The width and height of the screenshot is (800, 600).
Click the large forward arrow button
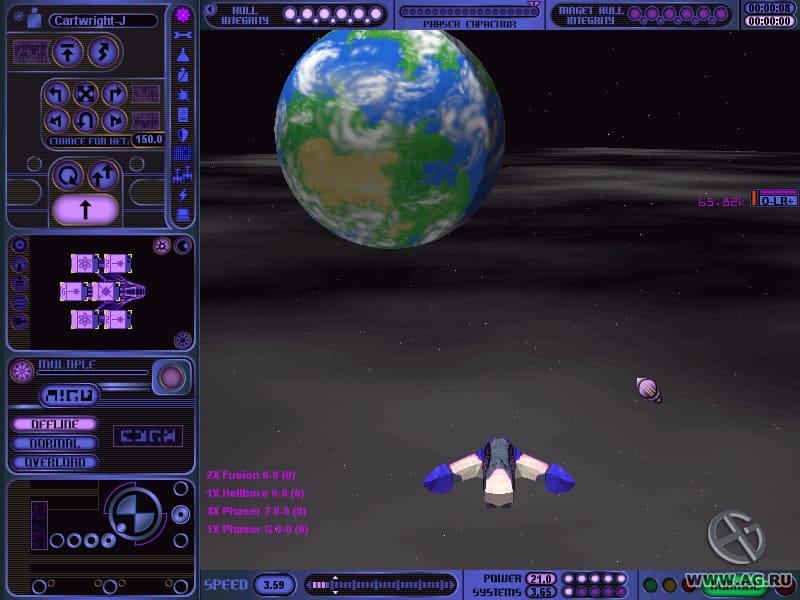tap(85, 210)
